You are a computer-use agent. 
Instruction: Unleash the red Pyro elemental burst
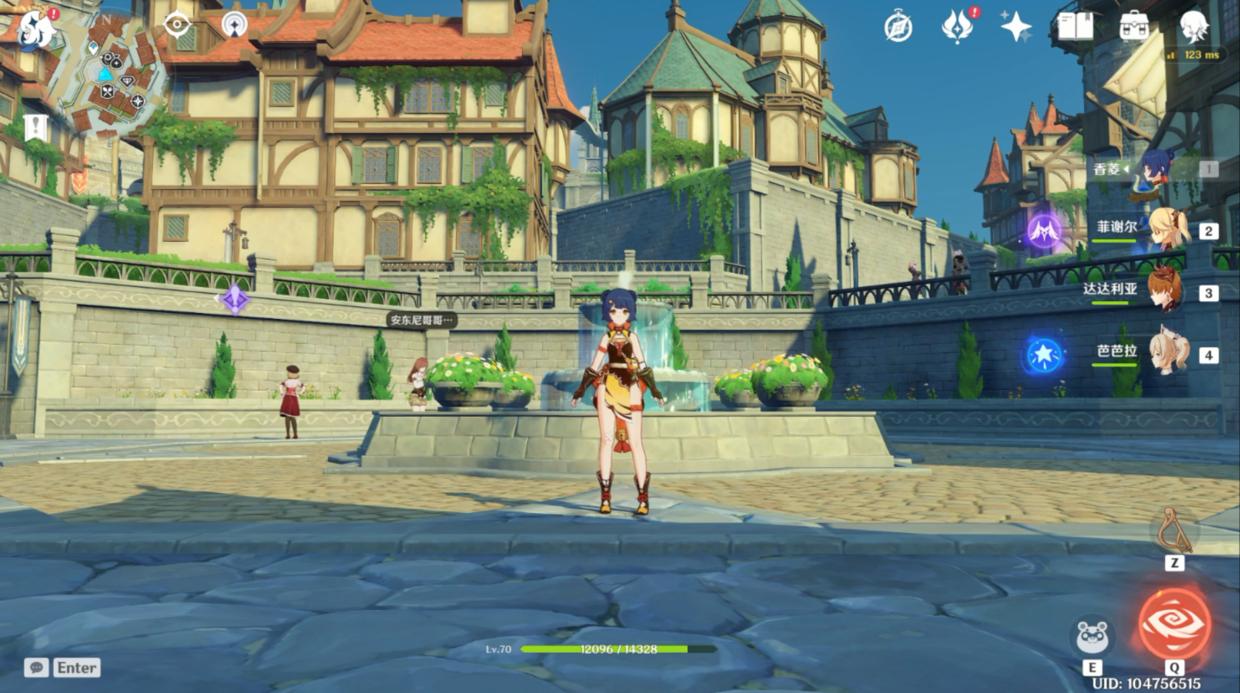point(1174,624)
